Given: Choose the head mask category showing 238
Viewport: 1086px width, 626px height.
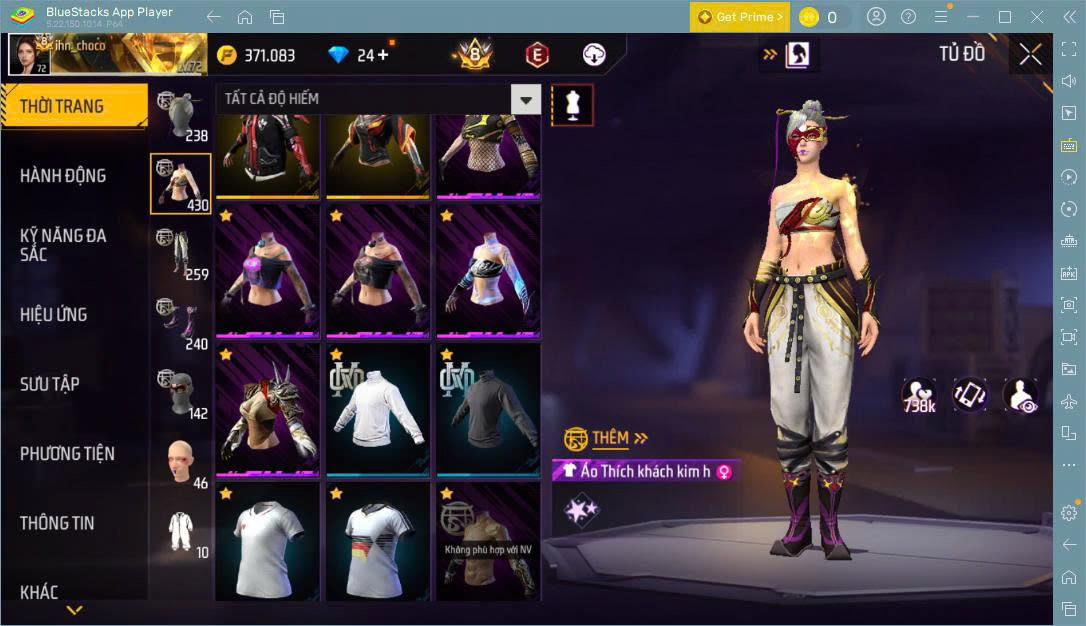Looking at the screenshot, I should 180,115.
